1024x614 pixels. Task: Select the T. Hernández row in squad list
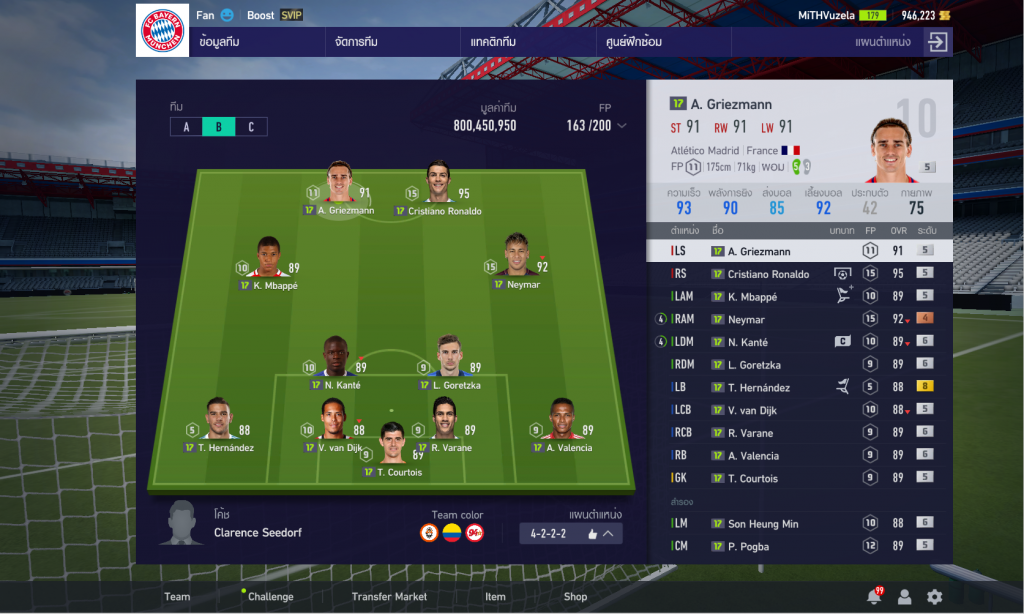click(x=799, y=387)
